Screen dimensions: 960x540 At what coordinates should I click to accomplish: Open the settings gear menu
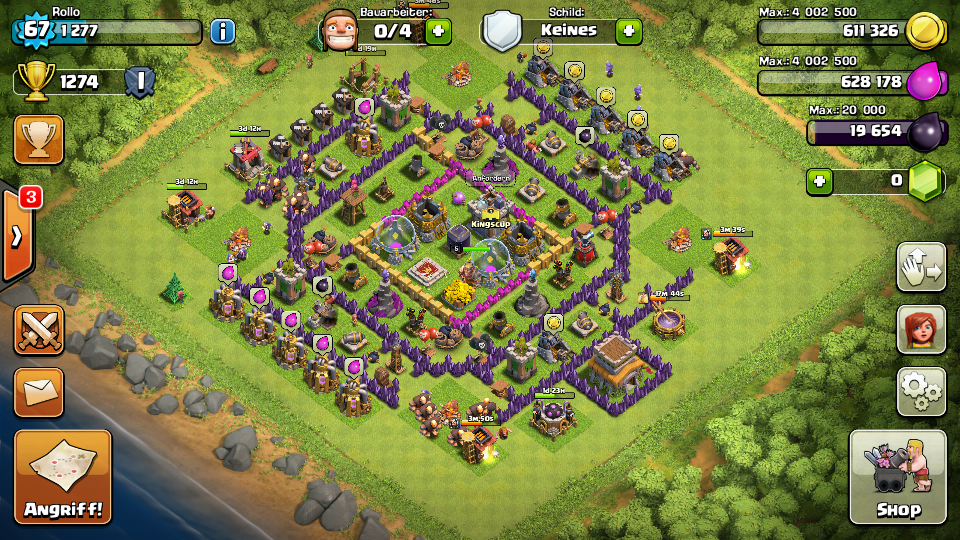click(921, 391)
